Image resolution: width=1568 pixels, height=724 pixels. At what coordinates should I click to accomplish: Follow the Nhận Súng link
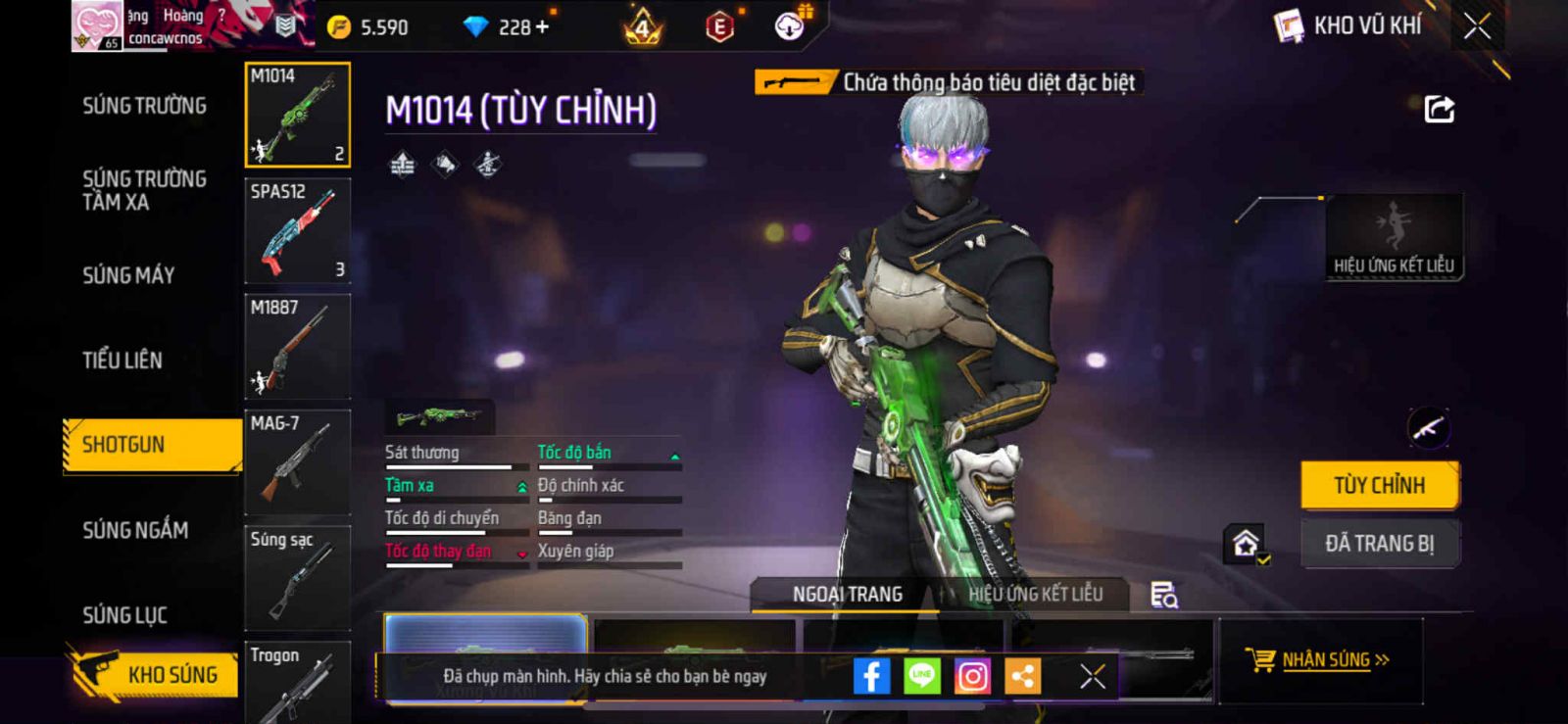[x=1325, y=660]
